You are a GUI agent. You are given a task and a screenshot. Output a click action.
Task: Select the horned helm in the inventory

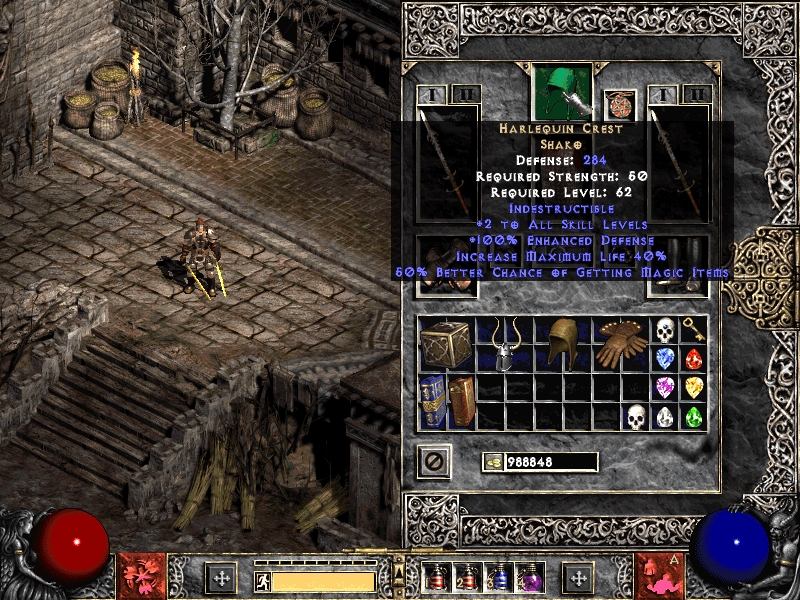point(505,344)
